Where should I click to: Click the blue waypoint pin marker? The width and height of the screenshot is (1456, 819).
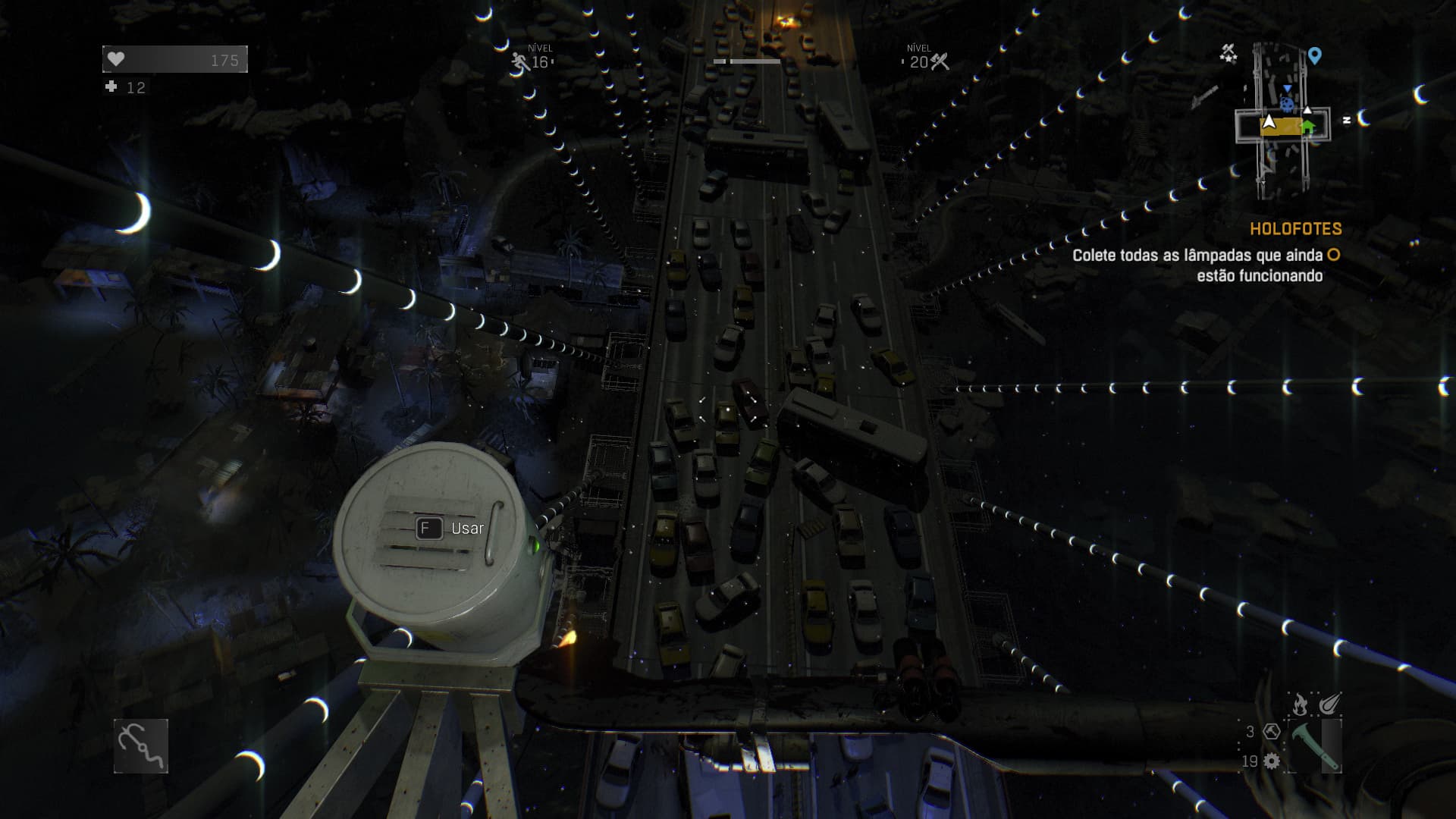(1315, 55)
